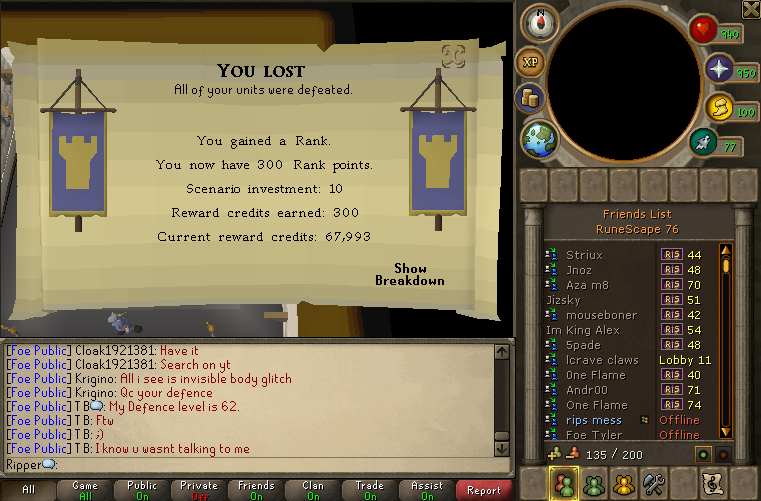
Task: Click the prayer points star orb
Action: click(719, 68)
